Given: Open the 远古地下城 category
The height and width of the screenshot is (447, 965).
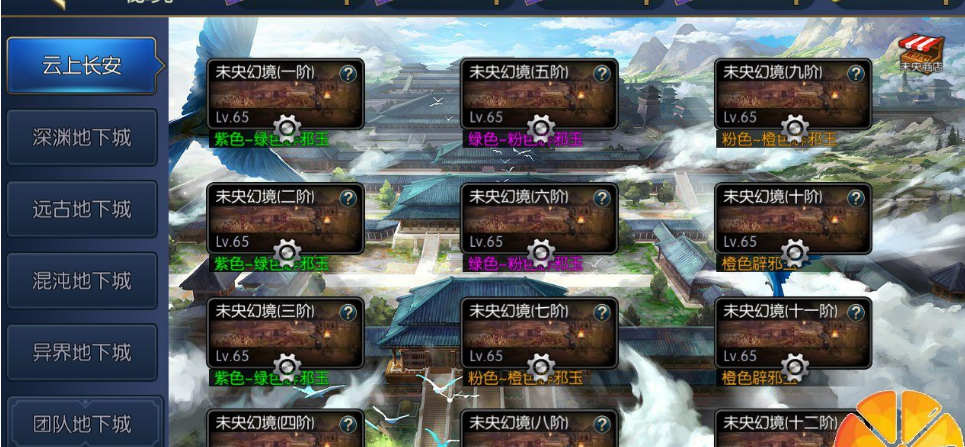Looking at the screenshot, I should click(x=82, y=209).
